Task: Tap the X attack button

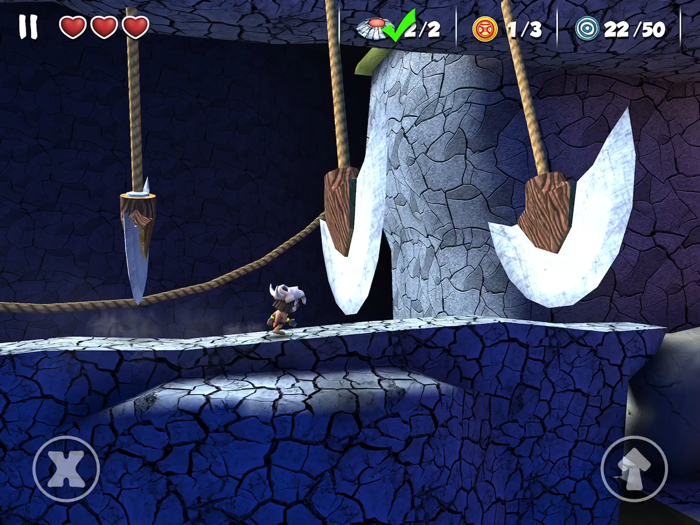Action: pos(66,468)
